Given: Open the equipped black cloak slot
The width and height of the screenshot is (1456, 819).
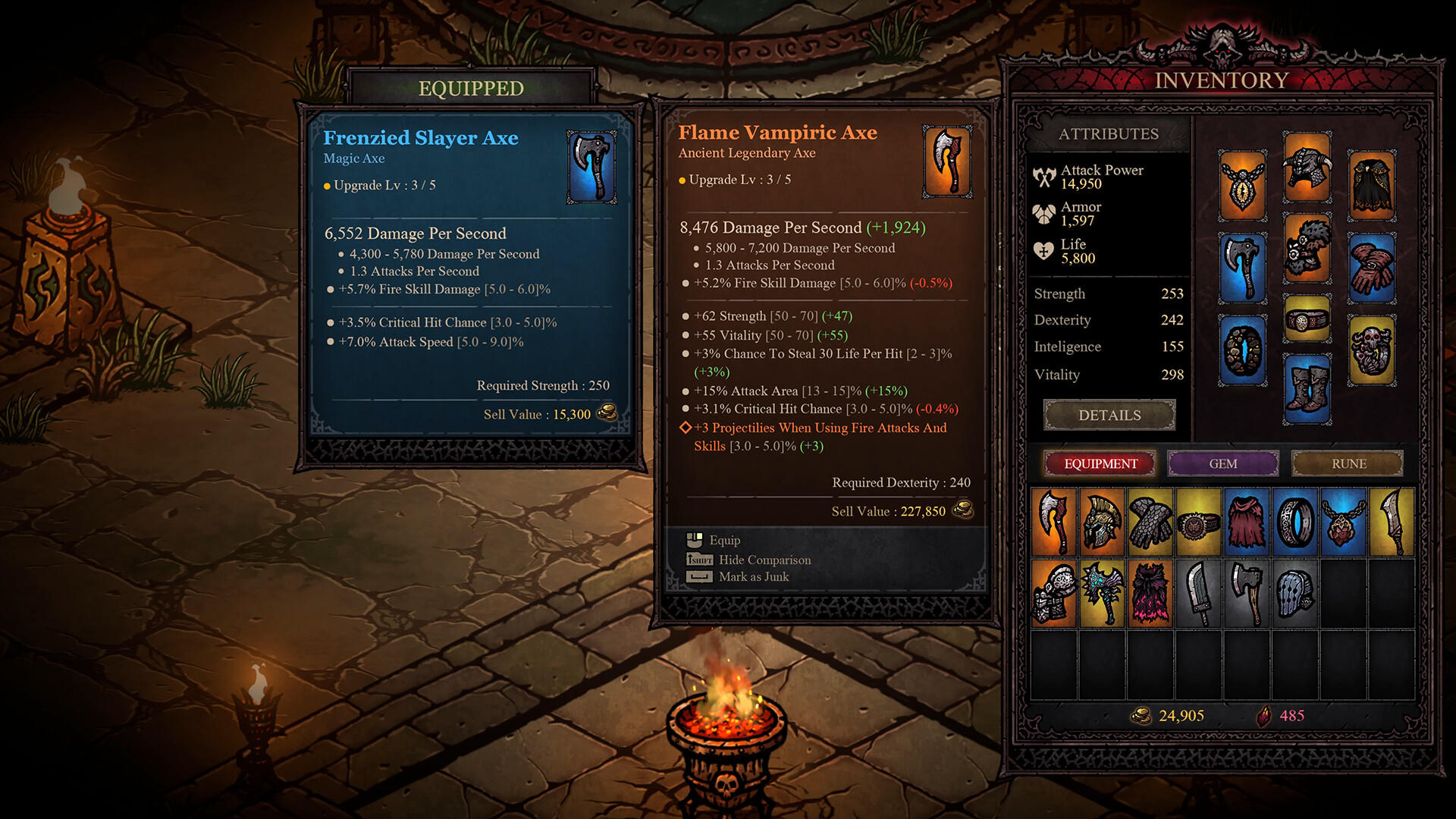Looking at the screenshot, I should (1371, 187).
